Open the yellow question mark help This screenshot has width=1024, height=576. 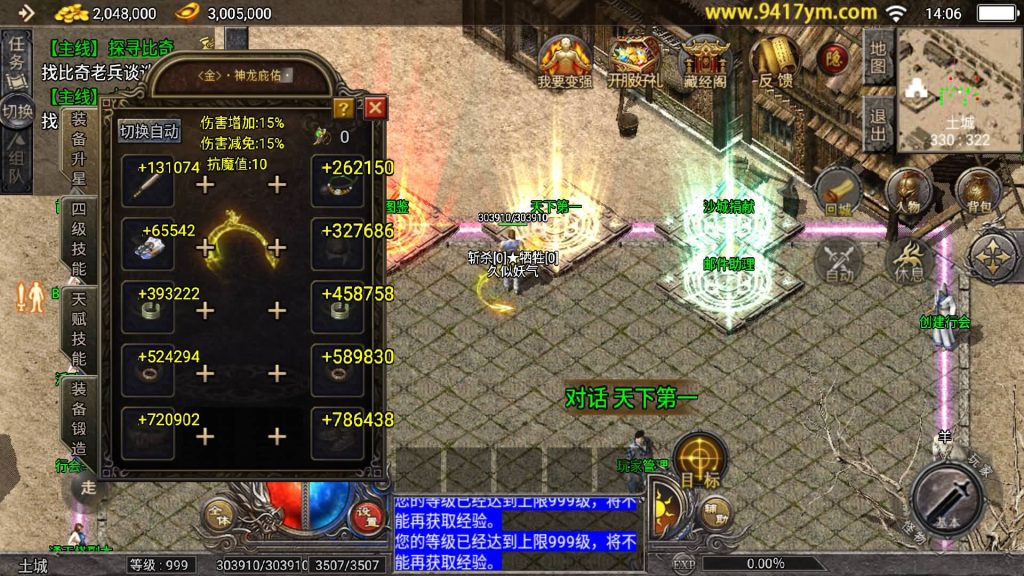click(344, 108)
